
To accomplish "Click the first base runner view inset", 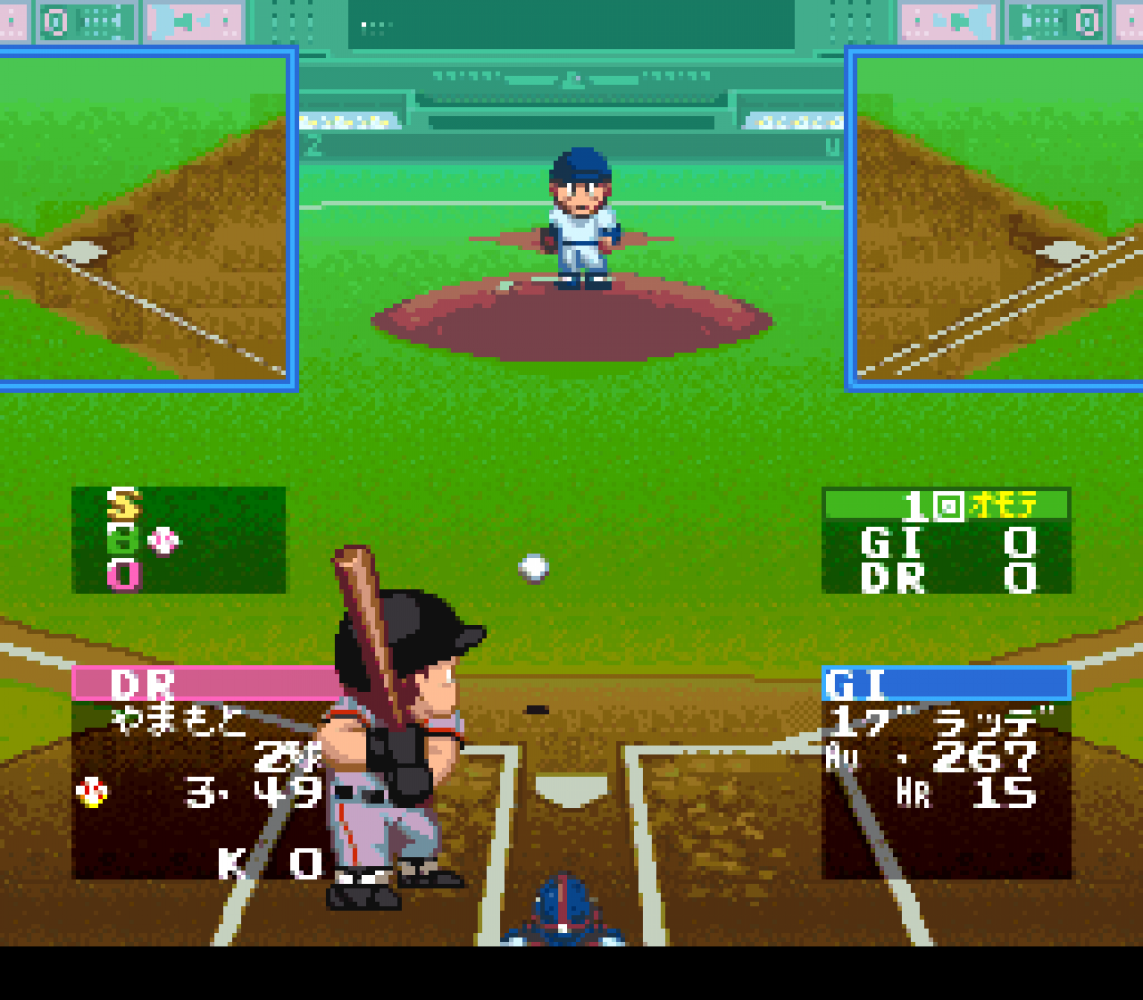I will click(997, 218).
